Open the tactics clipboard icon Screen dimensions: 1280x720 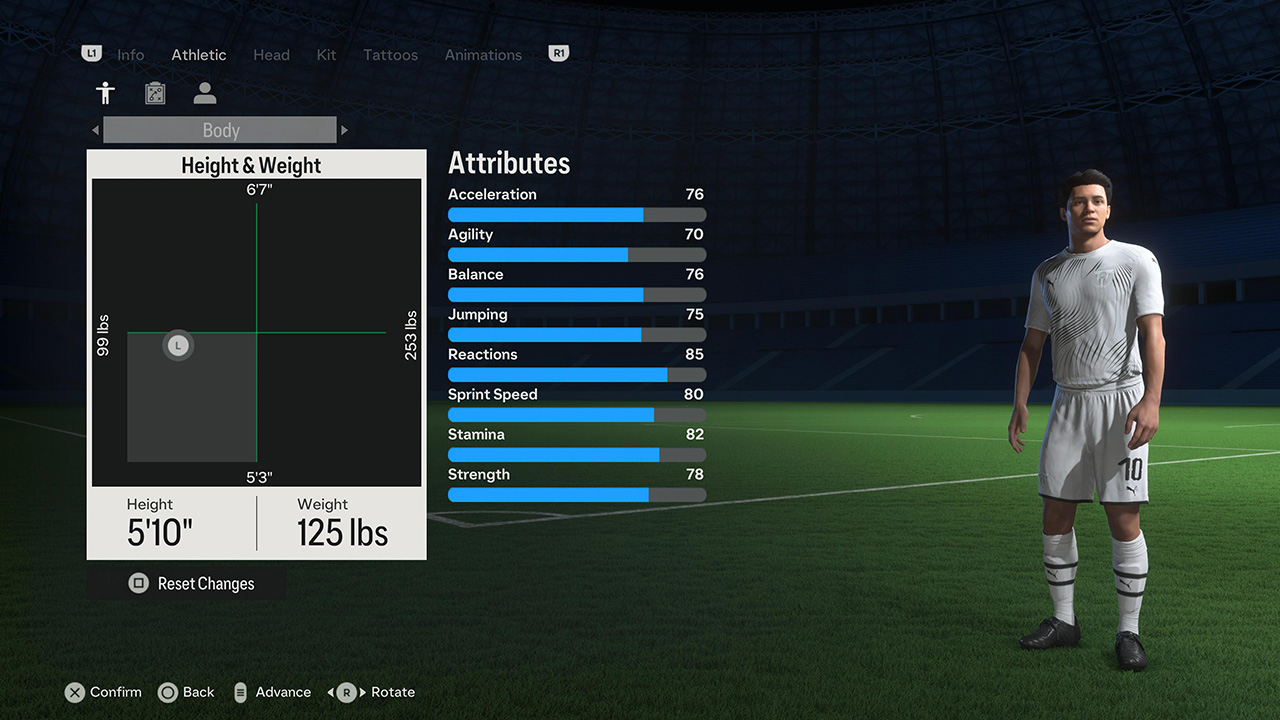point(155,92)
